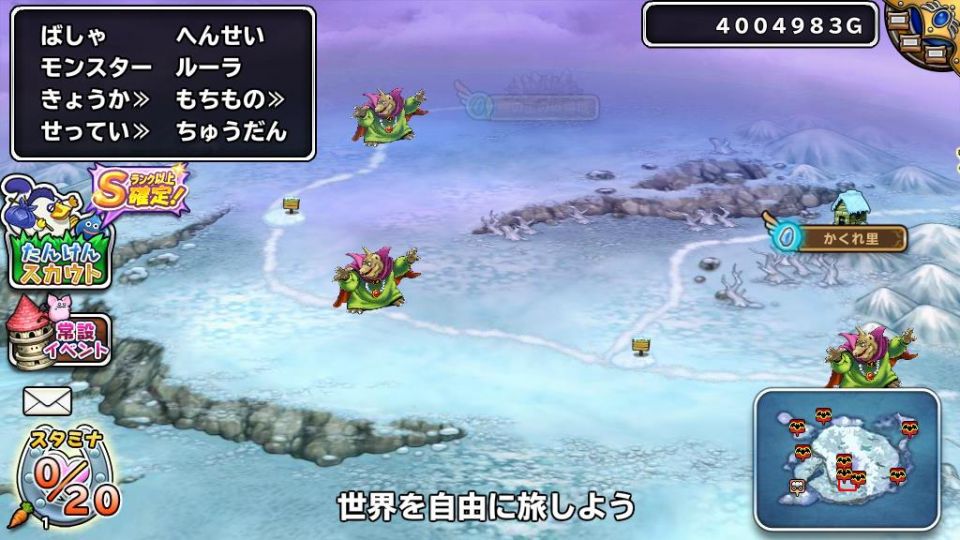Open the 常設イベント castle button
960x540 pixels.
tap(58, 334)
